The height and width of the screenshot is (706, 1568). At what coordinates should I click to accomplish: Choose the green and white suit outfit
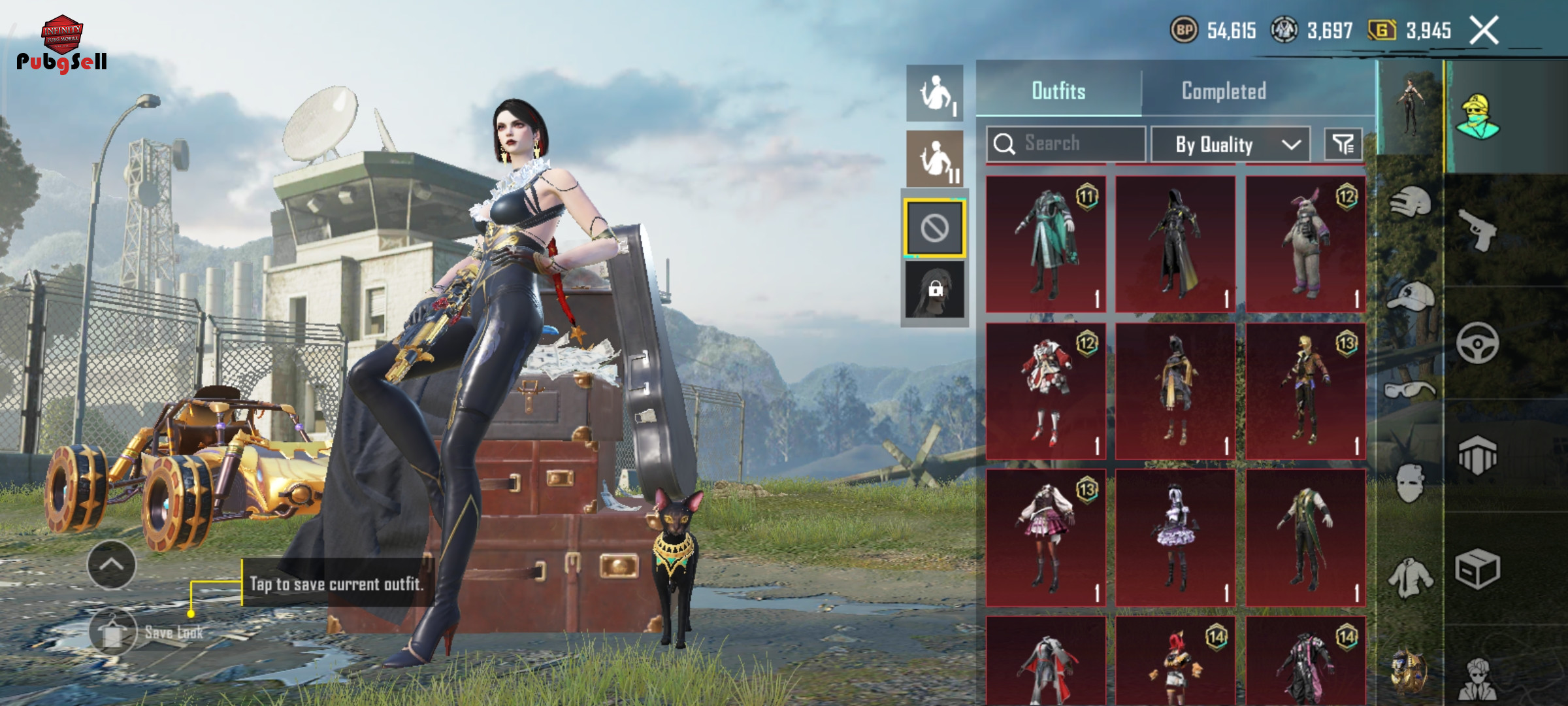coord(1305,537)
